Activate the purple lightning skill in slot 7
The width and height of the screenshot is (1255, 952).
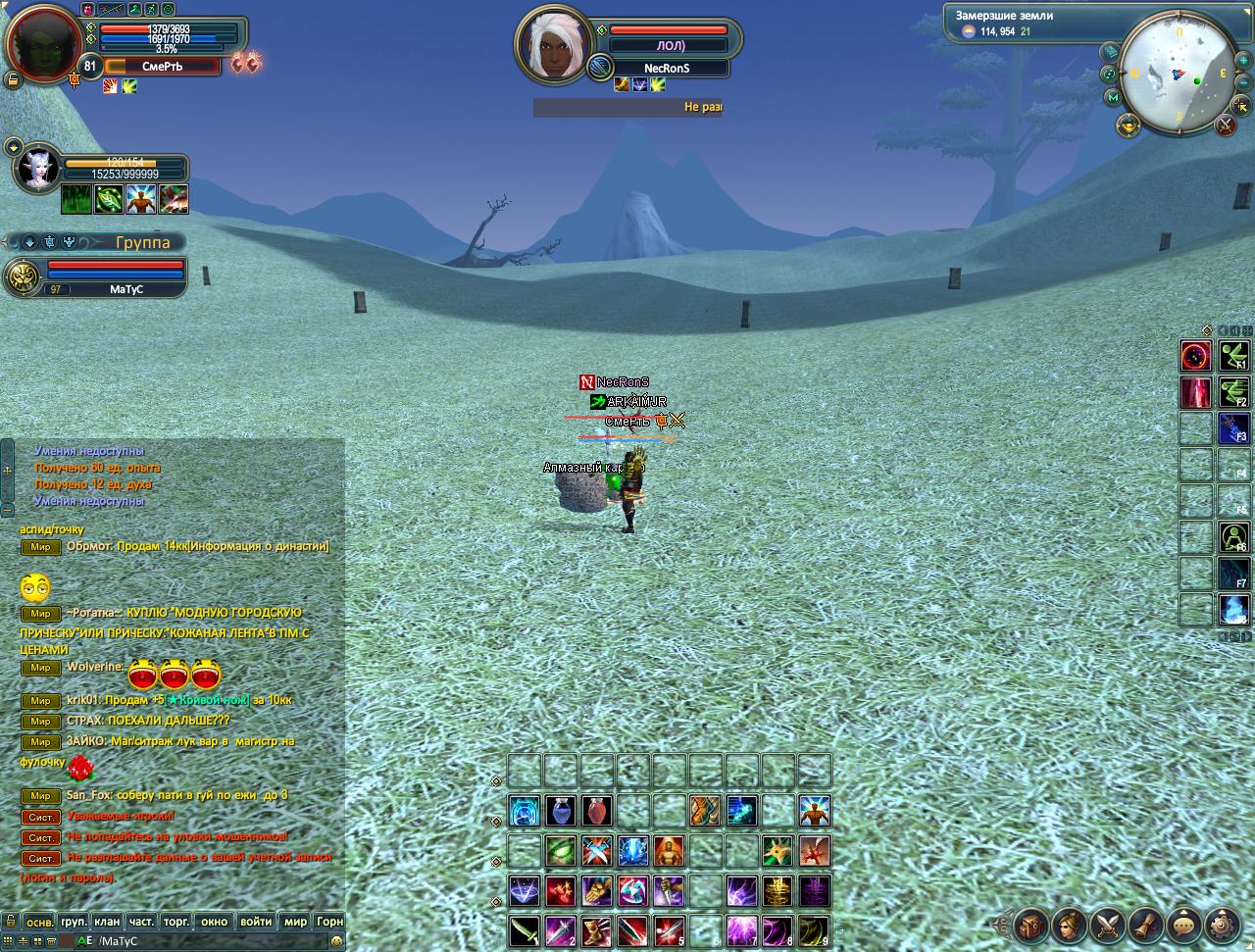click(742, 930)
